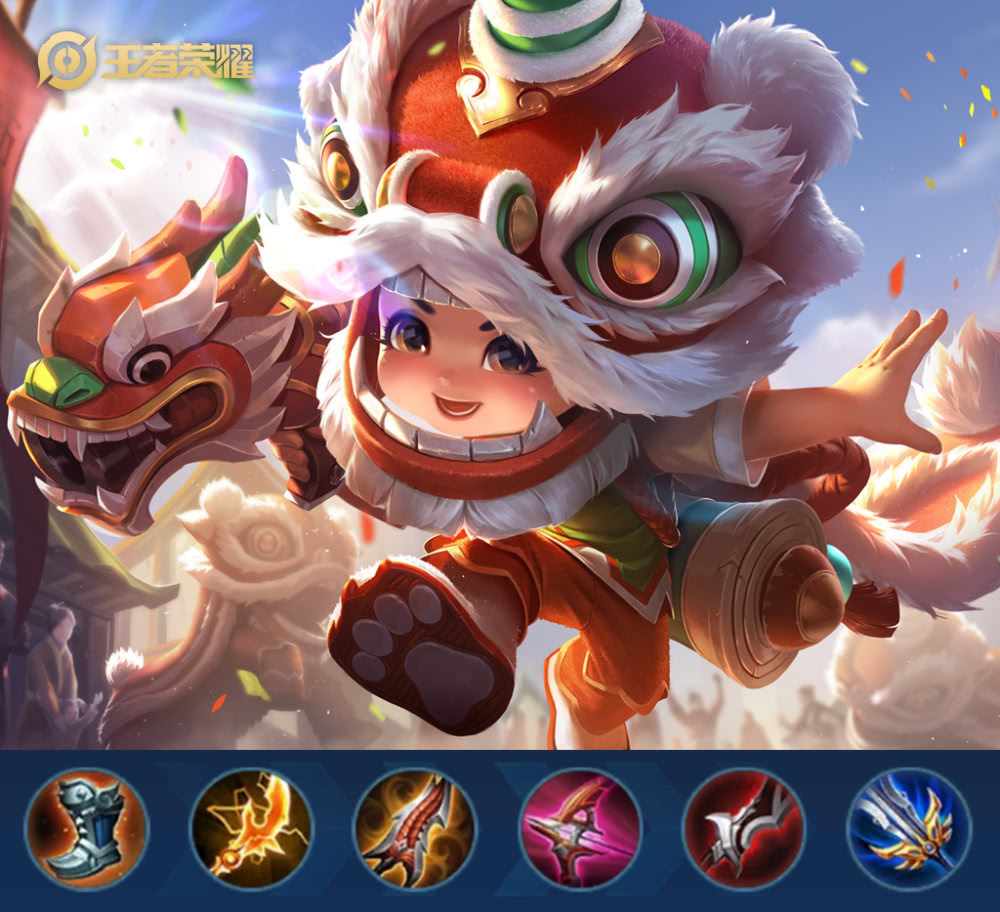Select the armored boots item icon

click(x=87, y=829)
